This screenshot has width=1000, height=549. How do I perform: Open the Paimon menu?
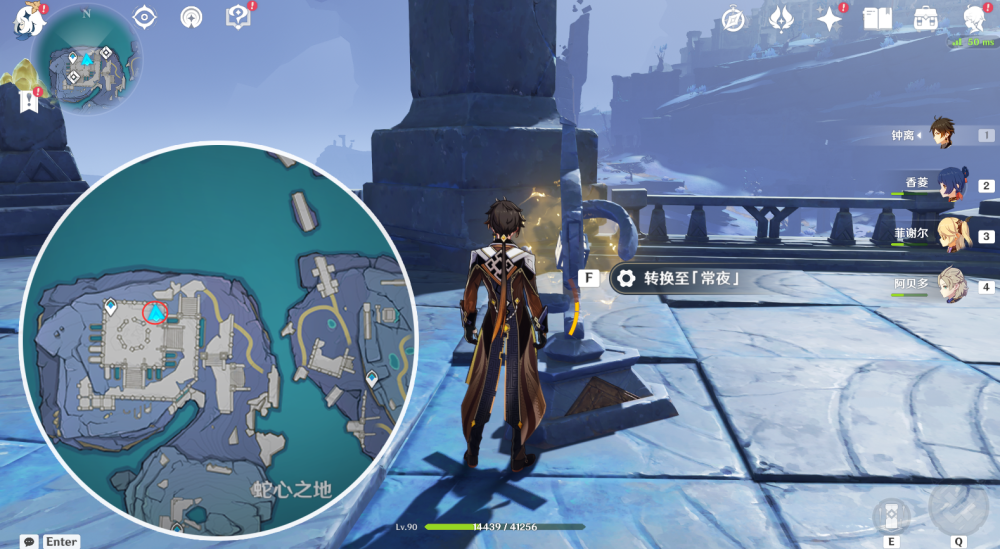[x=25, y=19]
